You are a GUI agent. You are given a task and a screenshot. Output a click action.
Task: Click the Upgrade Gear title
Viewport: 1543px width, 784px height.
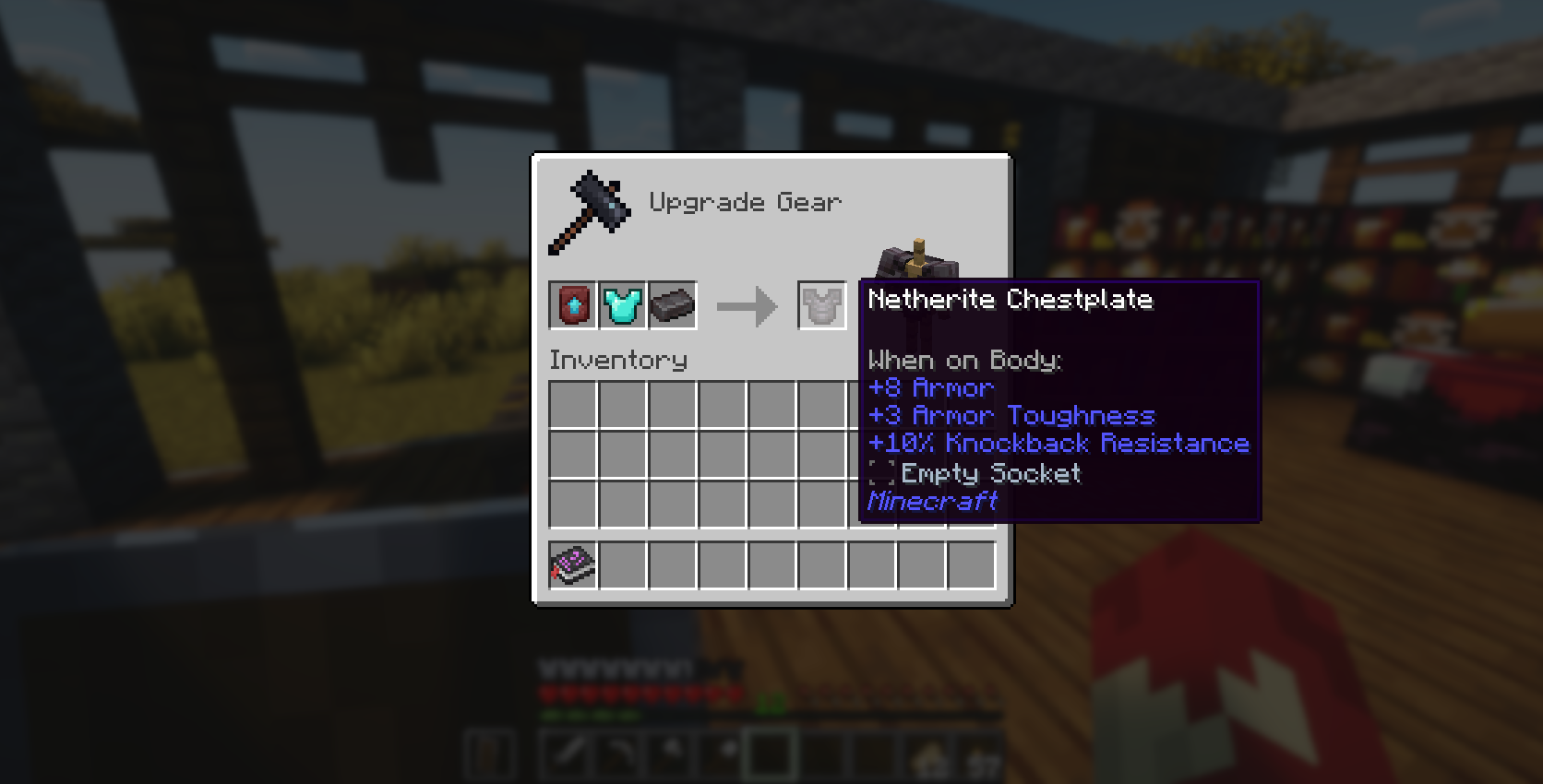pos(746,202)
